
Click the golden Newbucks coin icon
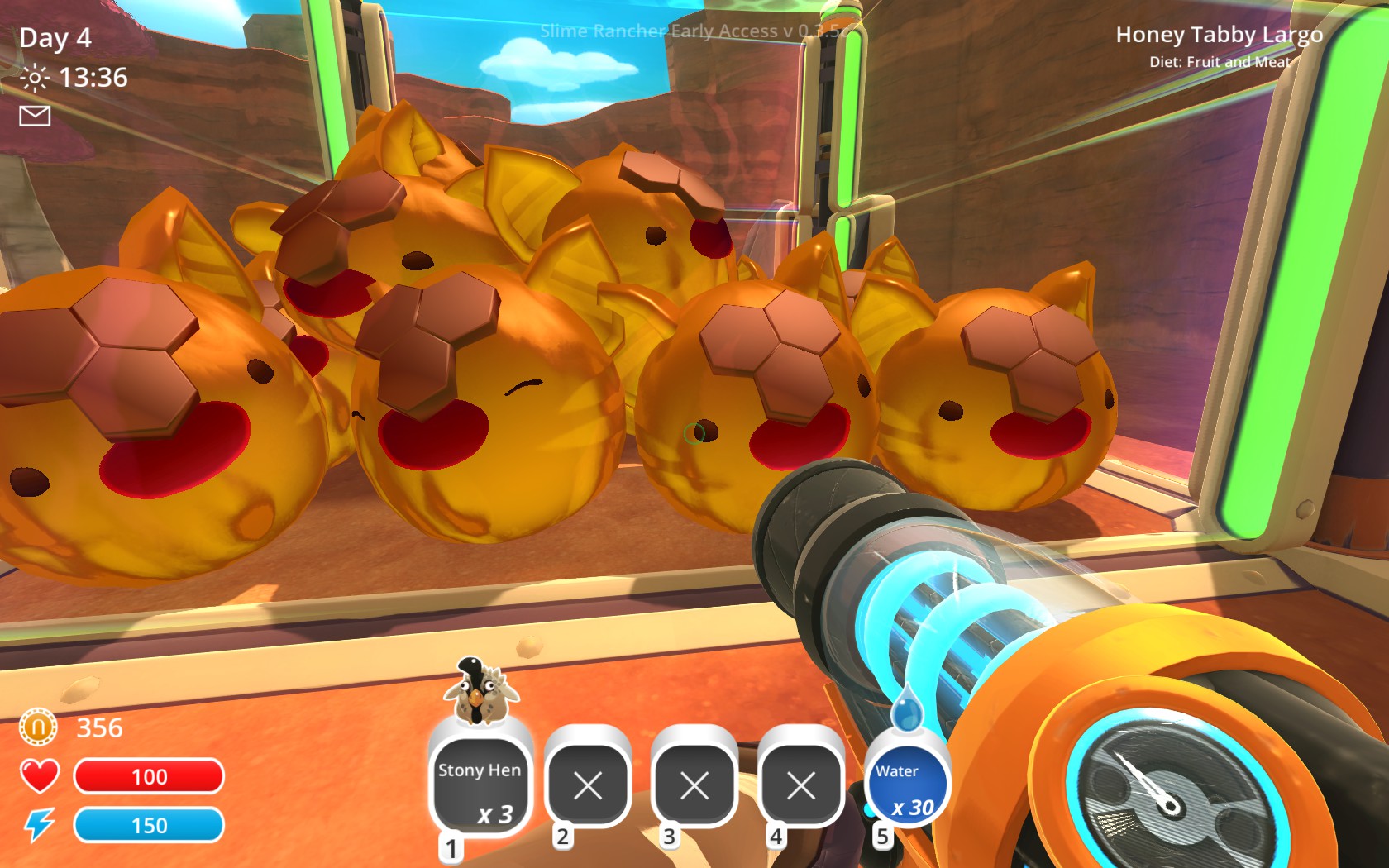click(x=38, y=728)
